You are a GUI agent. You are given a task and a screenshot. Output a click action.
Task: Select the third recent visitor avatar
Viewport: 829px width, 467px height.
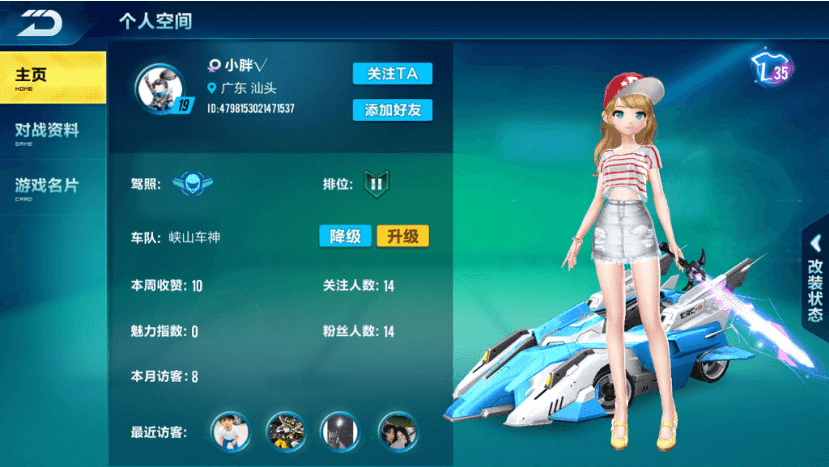[x=340, y=431]
